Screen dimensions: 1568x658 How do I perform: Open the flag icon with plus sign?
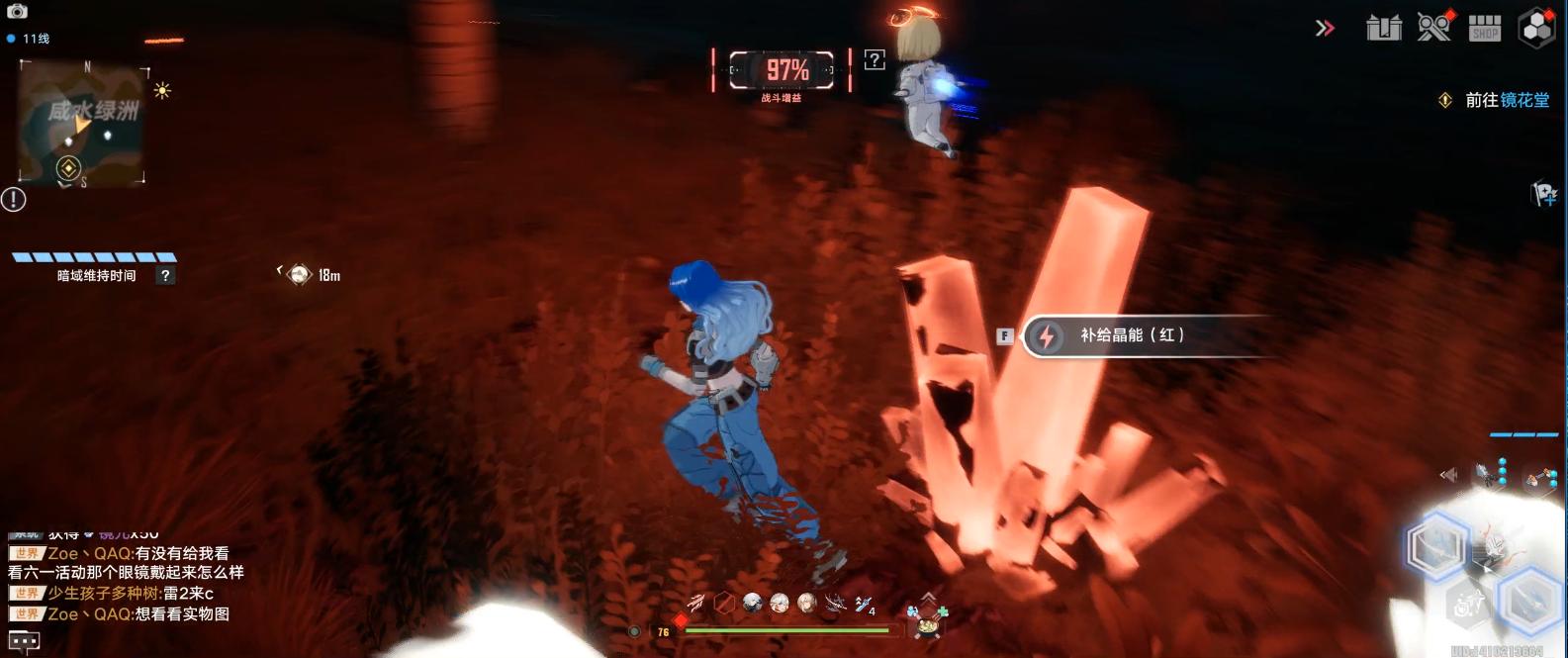1543,193
